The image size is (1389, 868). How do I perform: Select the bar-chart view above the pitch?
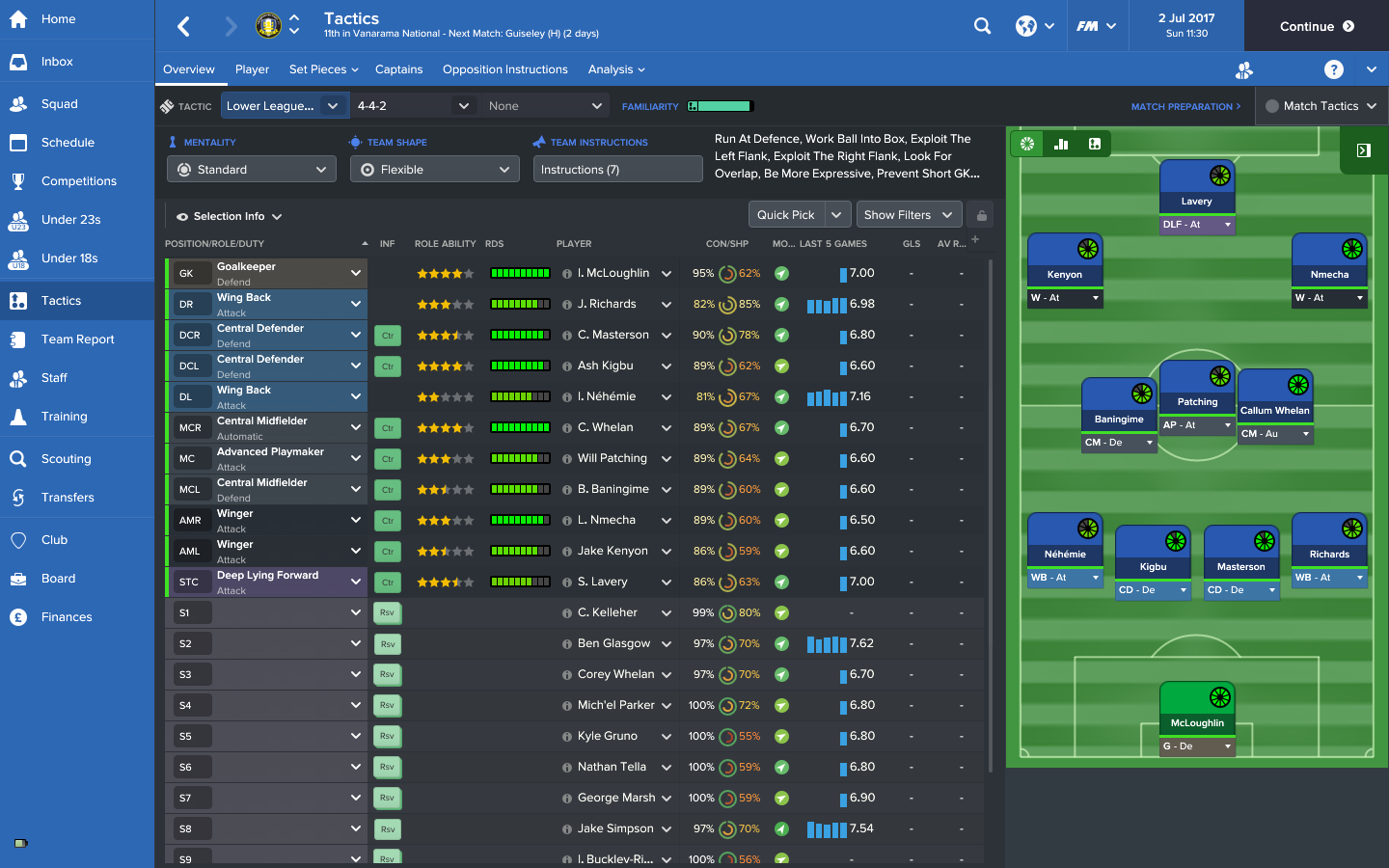tap(1061, 143)
